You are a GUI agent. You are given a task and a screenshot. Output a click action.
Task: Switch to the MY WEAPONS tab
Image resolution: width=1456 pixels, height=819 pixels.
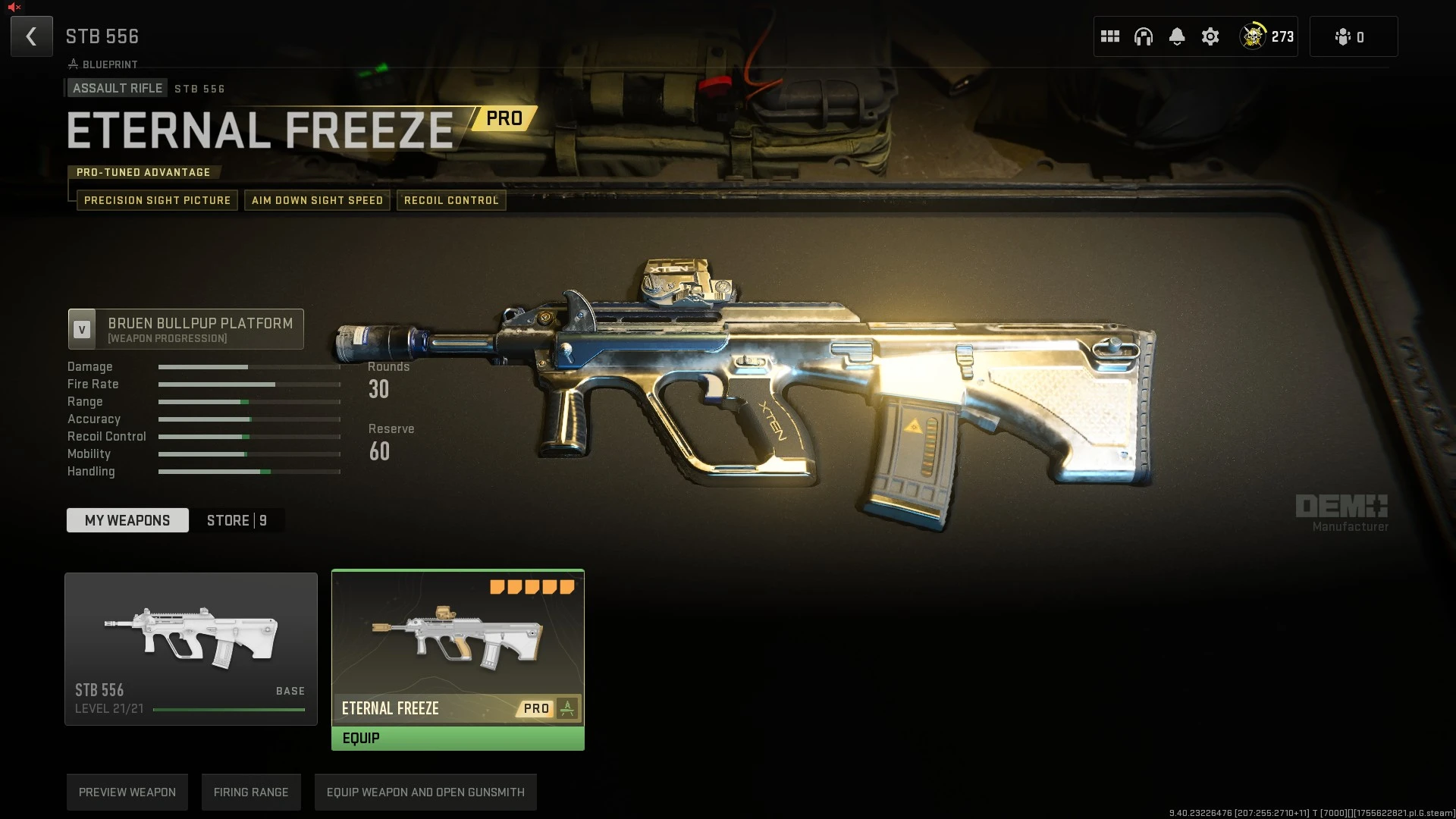[127, 520]
